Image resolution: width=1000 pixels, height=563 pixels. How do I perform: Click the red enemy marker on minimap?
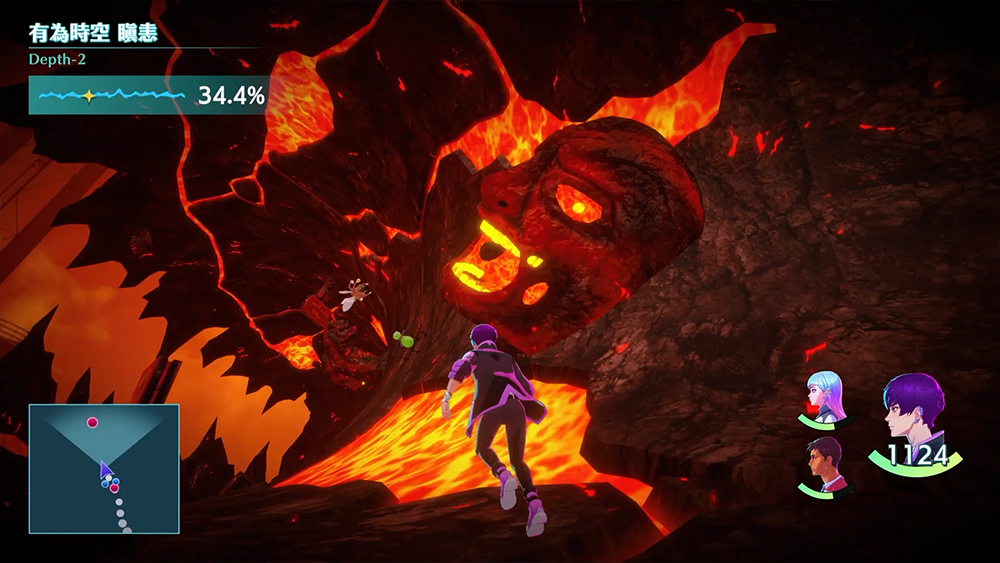93,423
